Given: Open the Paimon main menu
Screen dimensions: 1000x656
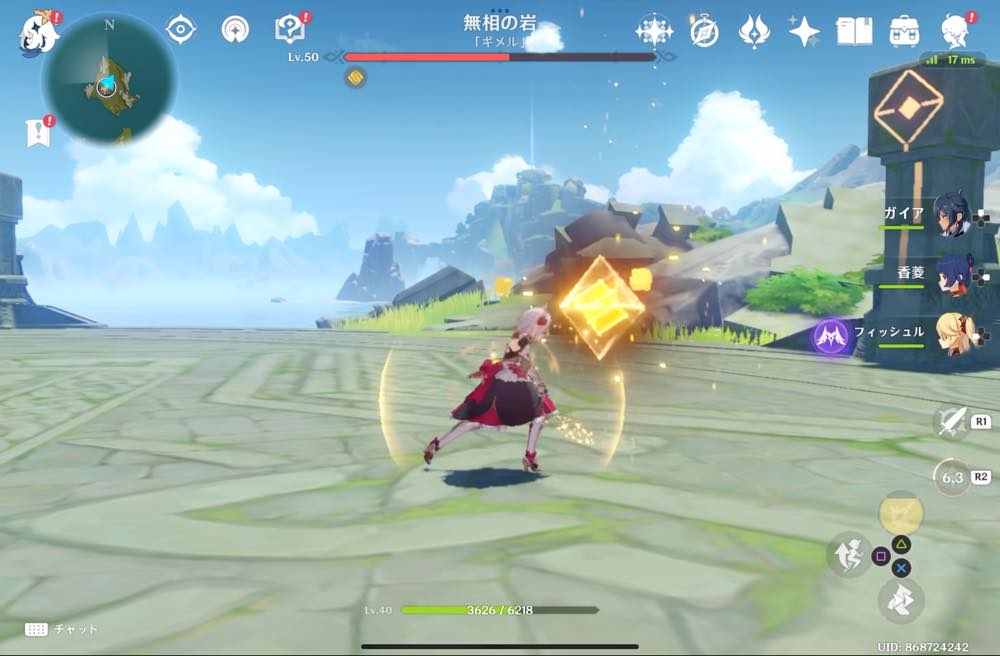Looking at the screenshot, I should [38, 33].
